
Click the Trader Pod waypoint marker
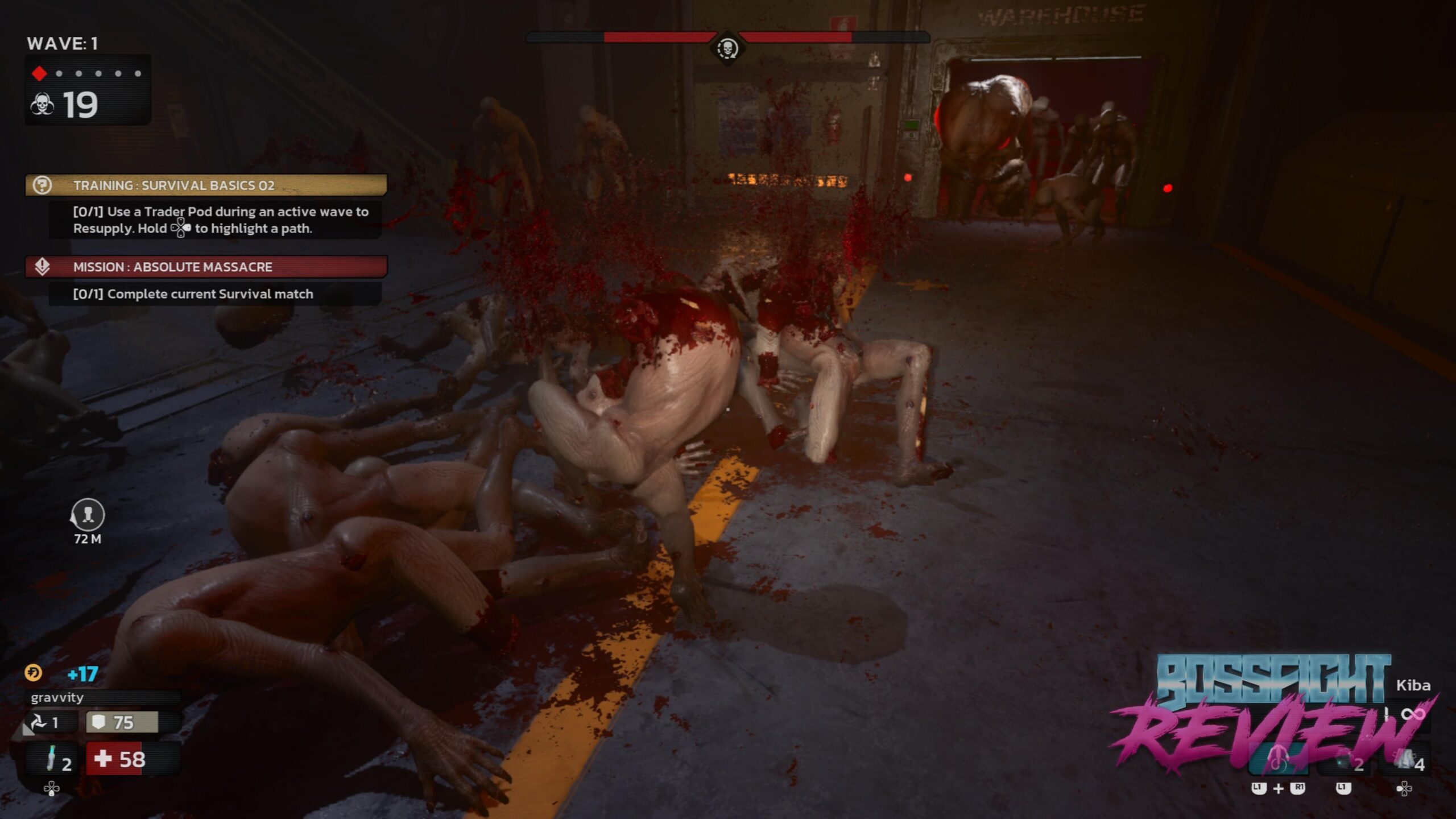[x=87, y=515]
